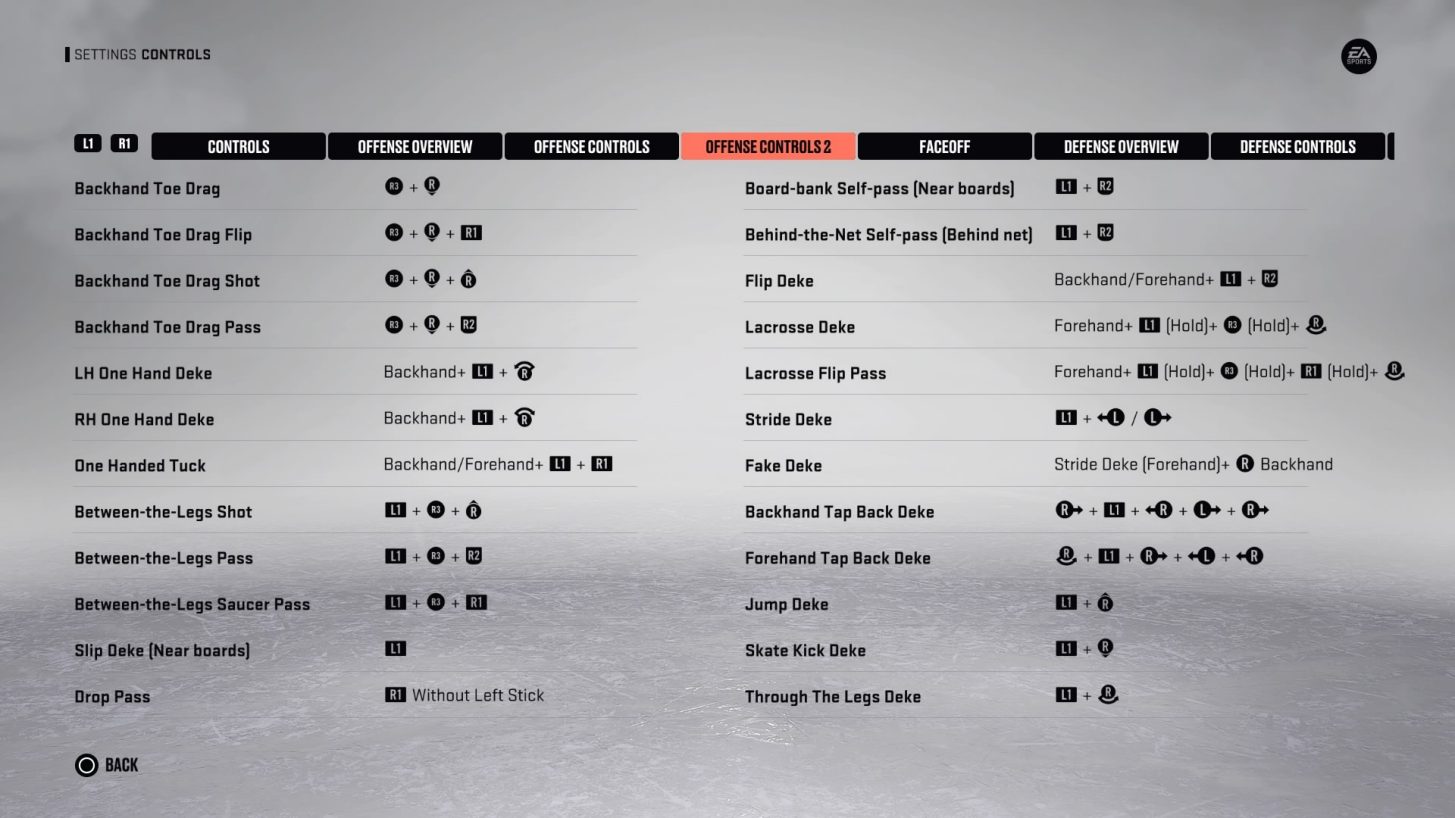Click the circle button icon beside BACK
This screenshot has width=1455, height=818.
coord(86,765)
